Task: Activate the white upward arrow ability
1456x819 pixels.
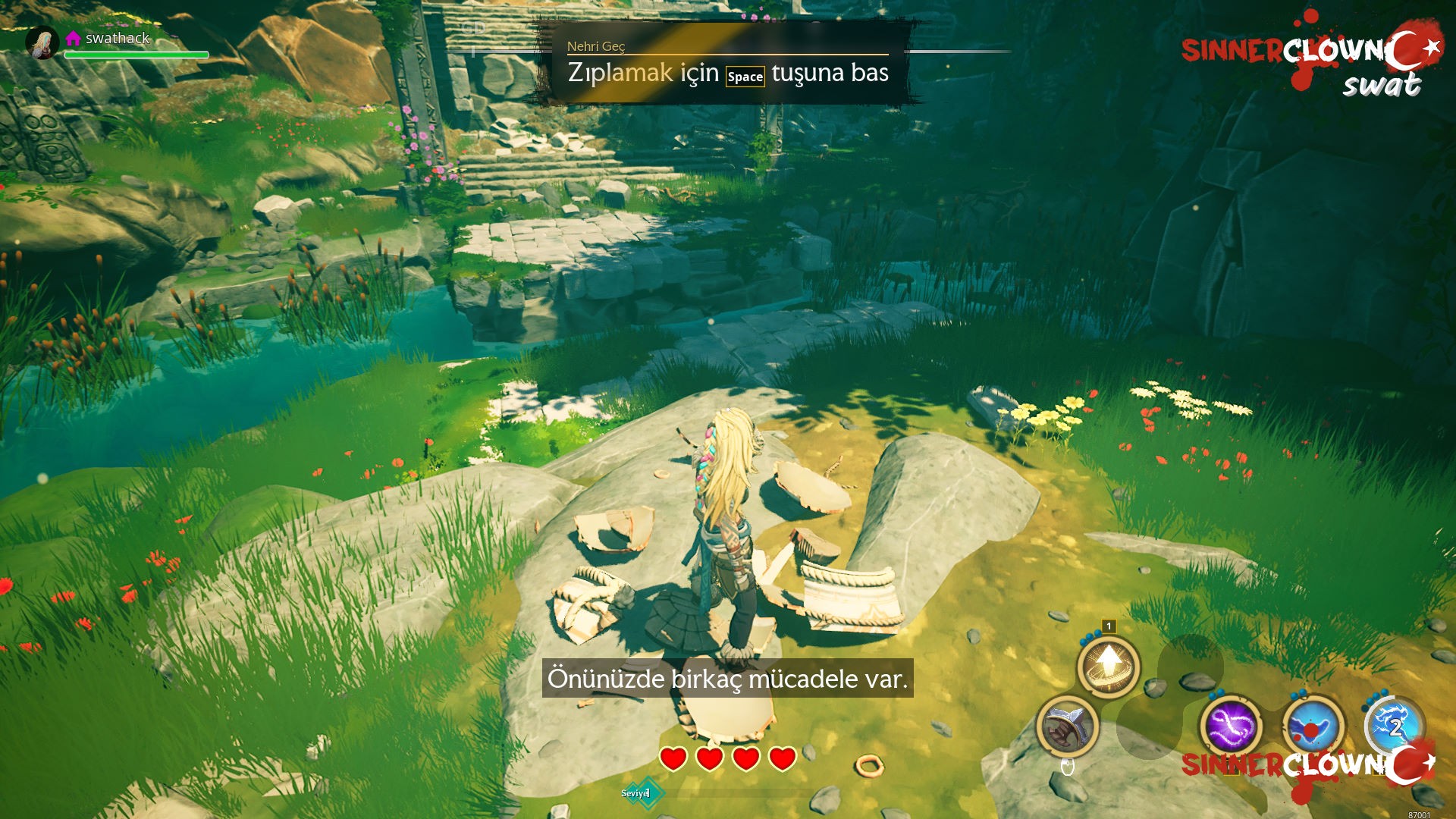Action: (x=1109, y=665)
